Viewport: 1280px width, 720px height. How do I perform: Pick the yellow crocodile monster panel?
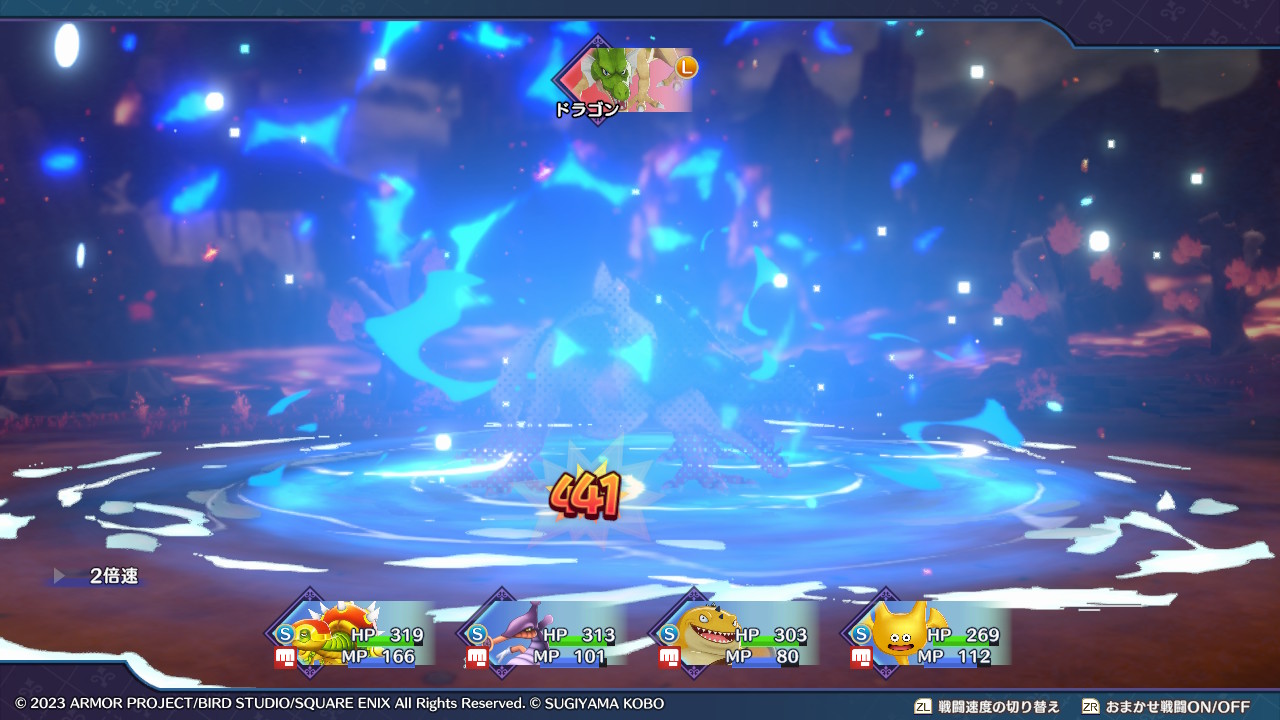[x=737, y=634]
